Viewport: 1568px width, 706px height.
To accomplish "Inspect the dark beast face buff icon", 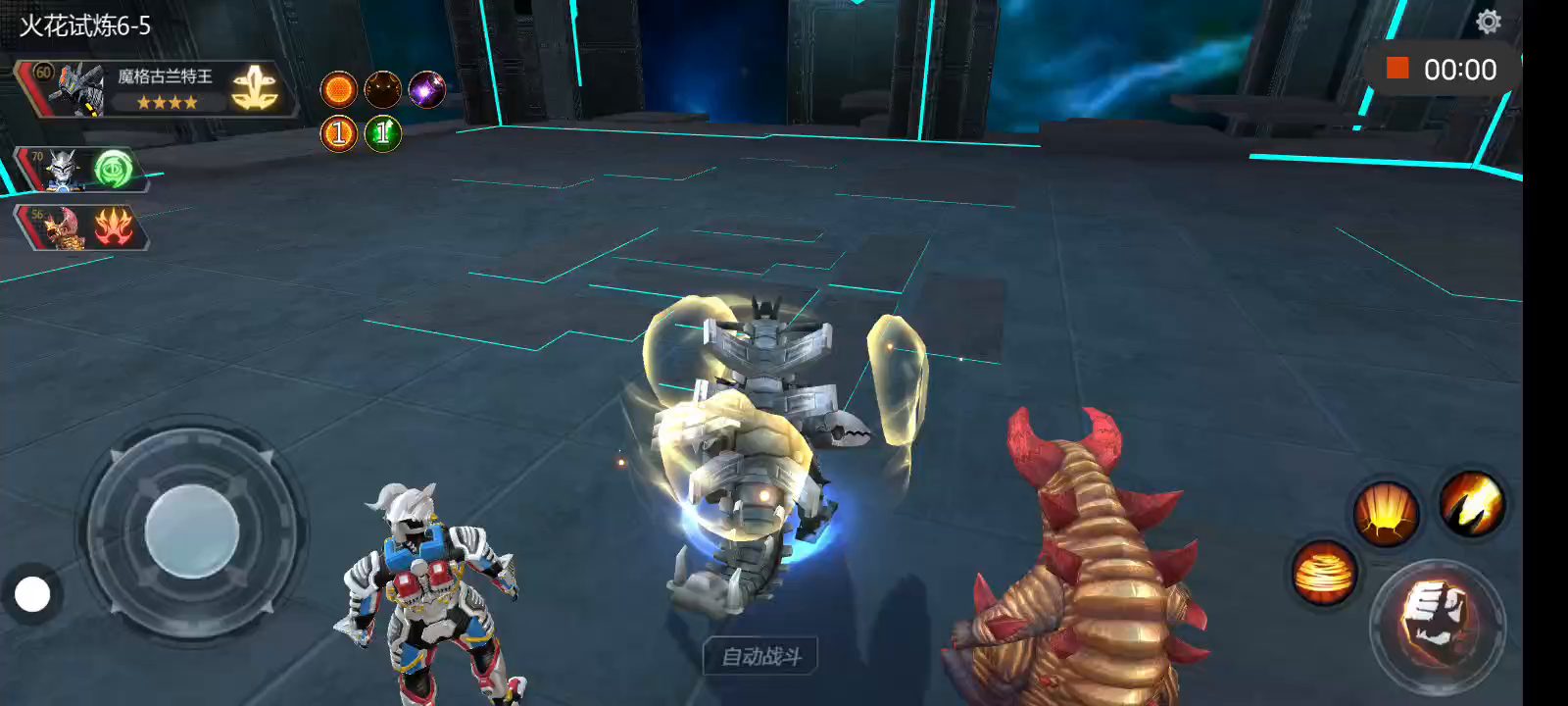I will (x=382, y=90).
